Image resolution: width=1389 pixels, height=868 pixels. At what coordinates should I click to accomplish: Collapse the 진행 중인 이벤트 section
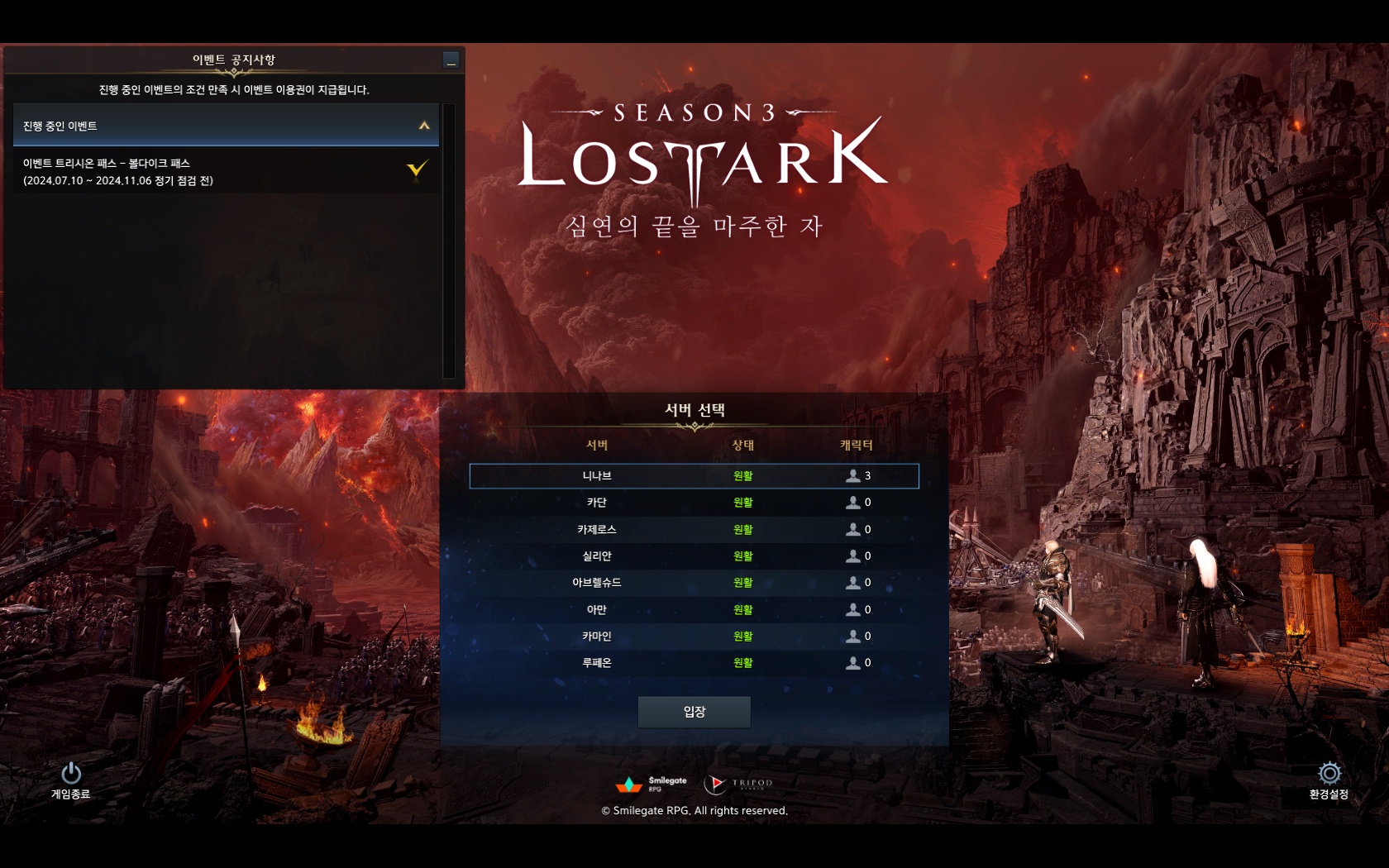pyautogui.click(x=424, y=126)
